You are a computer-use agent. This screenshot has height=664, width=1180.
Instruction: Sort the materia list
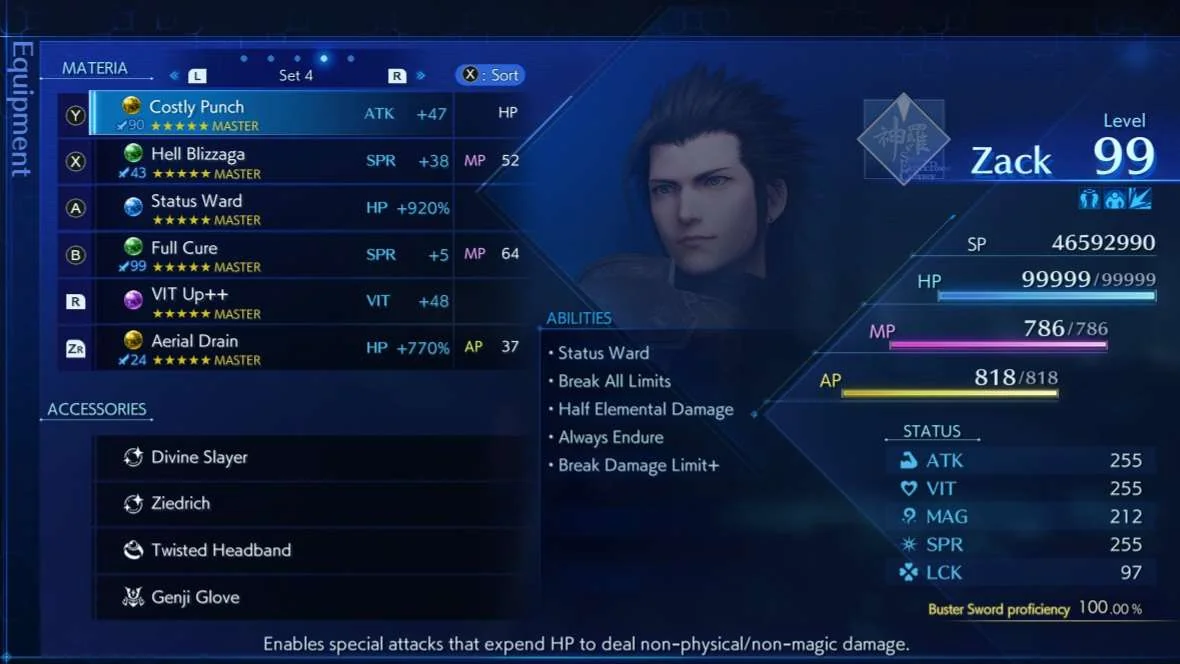490,75
